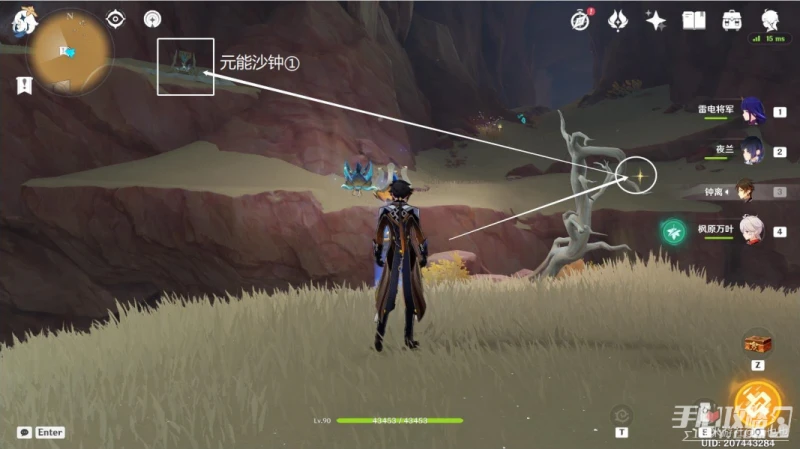Viewport: 800px width, 449px height.
Task: Open the adventurer handbook book icon
Action: 694,20
